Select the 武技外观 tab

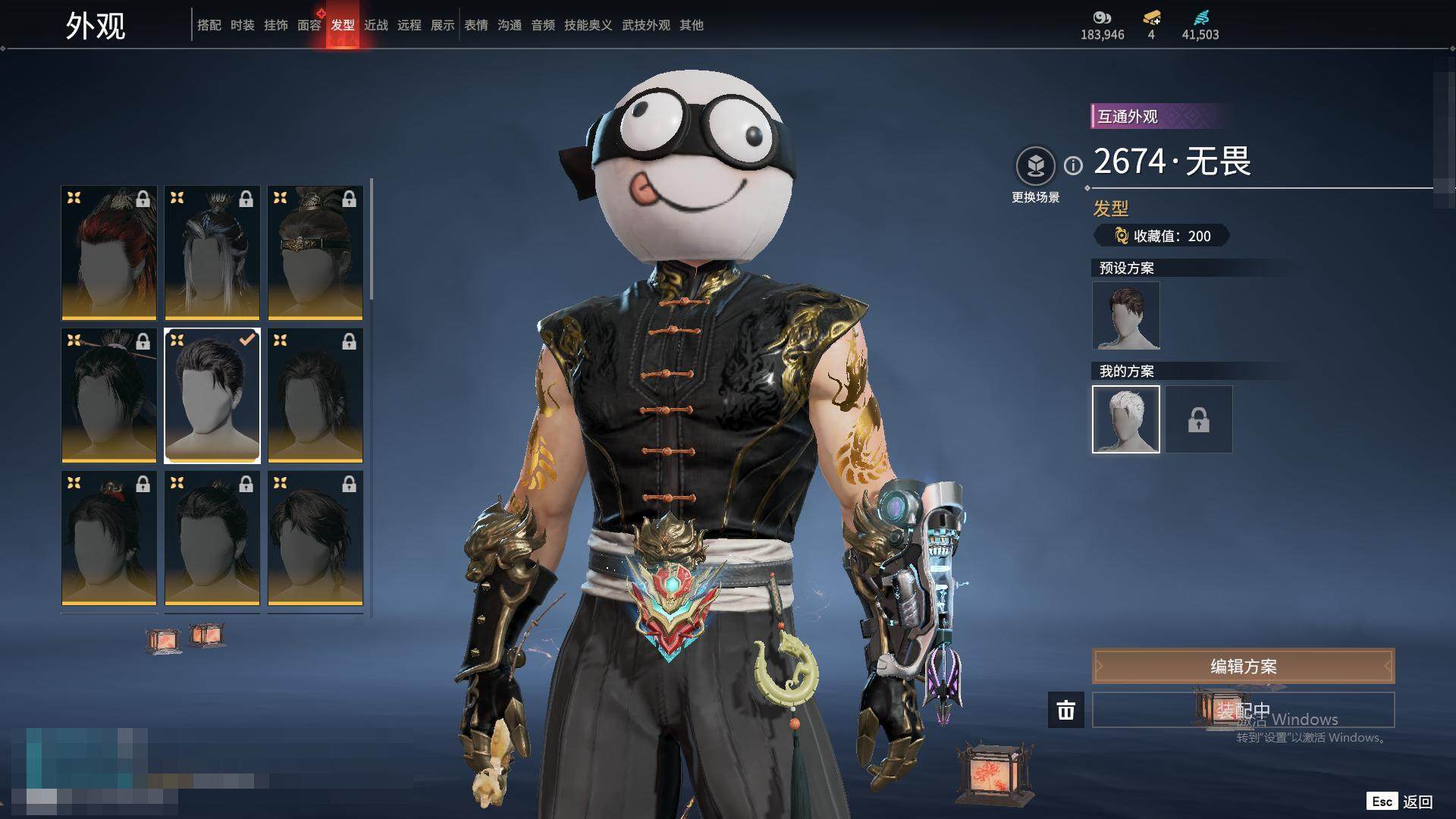click(645, 25)
